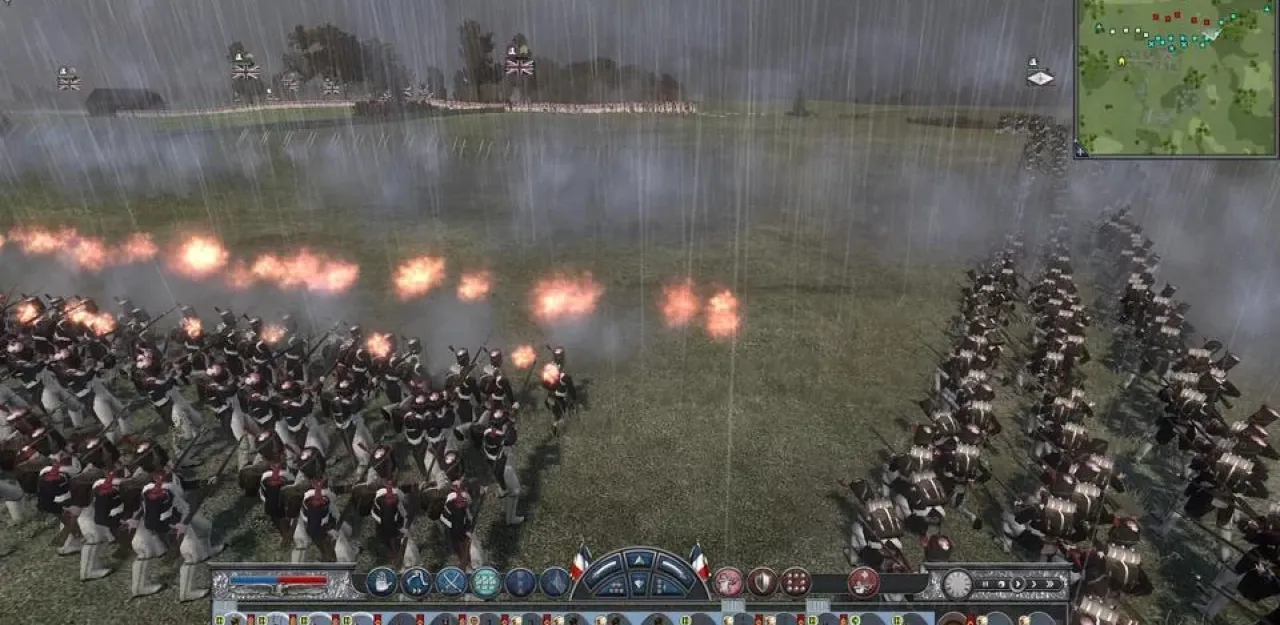Screen dimensions: 1280x625
Task: Activate the far-right red special ability icon
Action: 863,582
